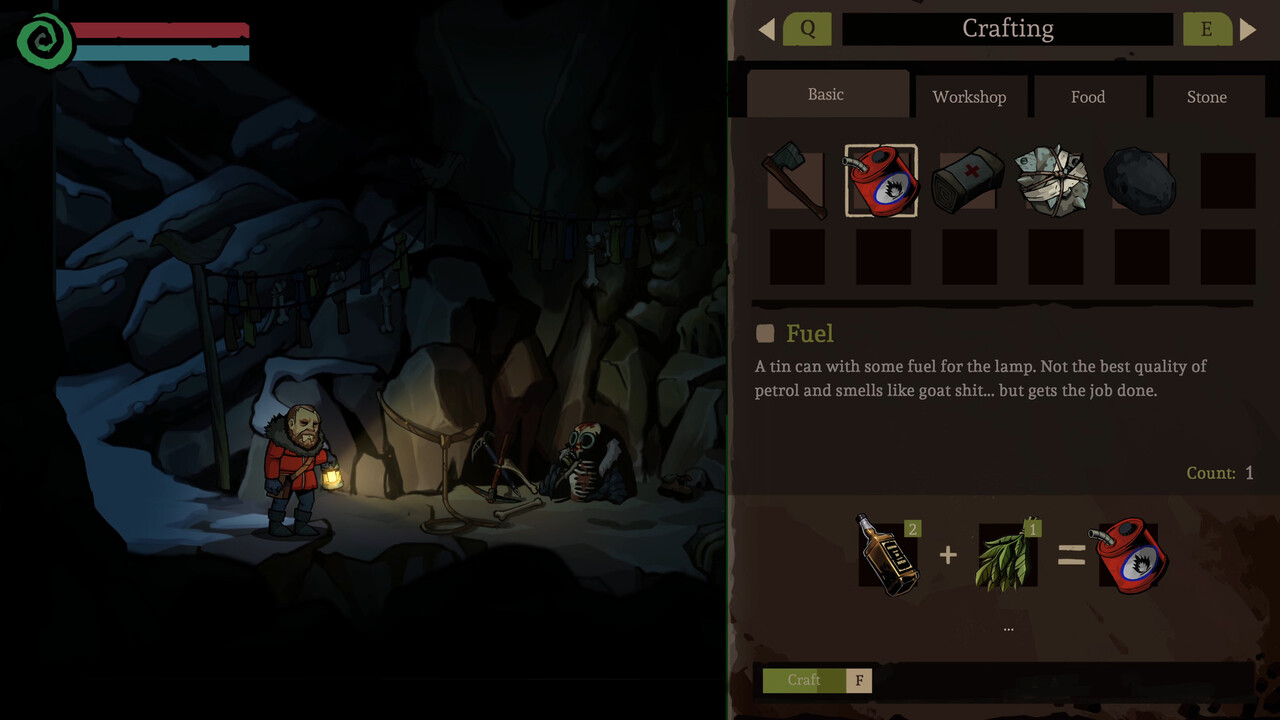The height and width of the screenshot is (720, 1280).
Task: Switch to the Workshop tab
Action: (969, 97)
